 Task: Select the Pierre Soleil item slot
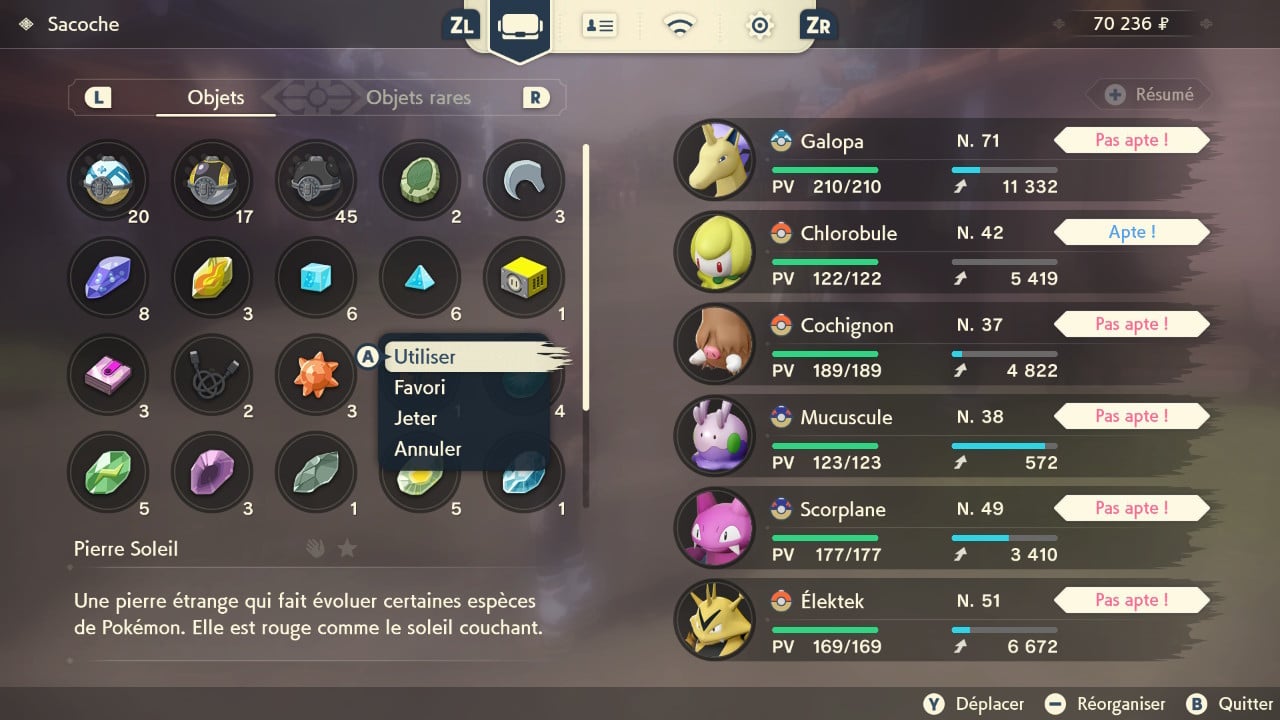(x=316, y=376)
